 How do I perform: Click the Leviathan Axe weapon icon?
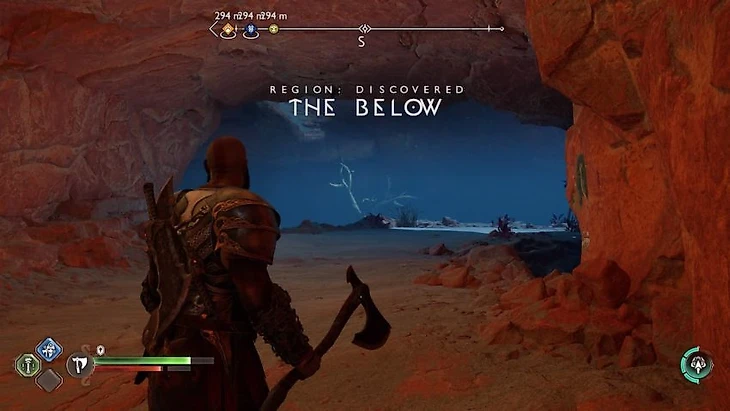(x=79, y=363)
